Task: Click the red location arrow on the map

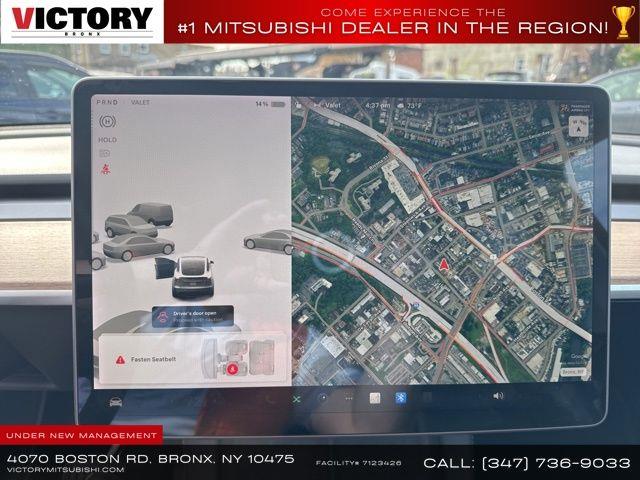Action: (x=443, y=264)
